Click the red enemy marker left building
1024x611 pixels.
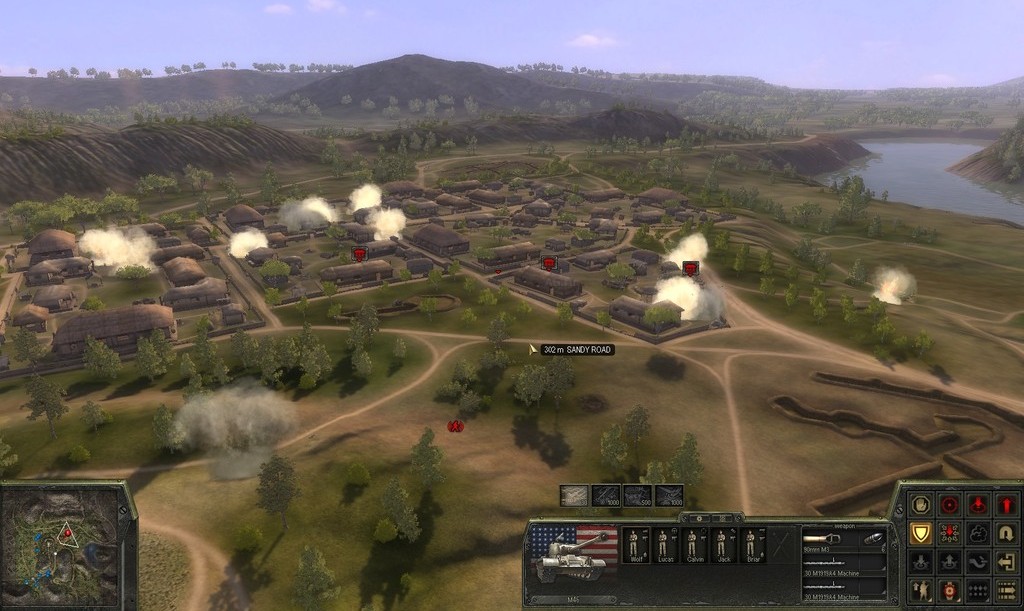click(359, 254)
